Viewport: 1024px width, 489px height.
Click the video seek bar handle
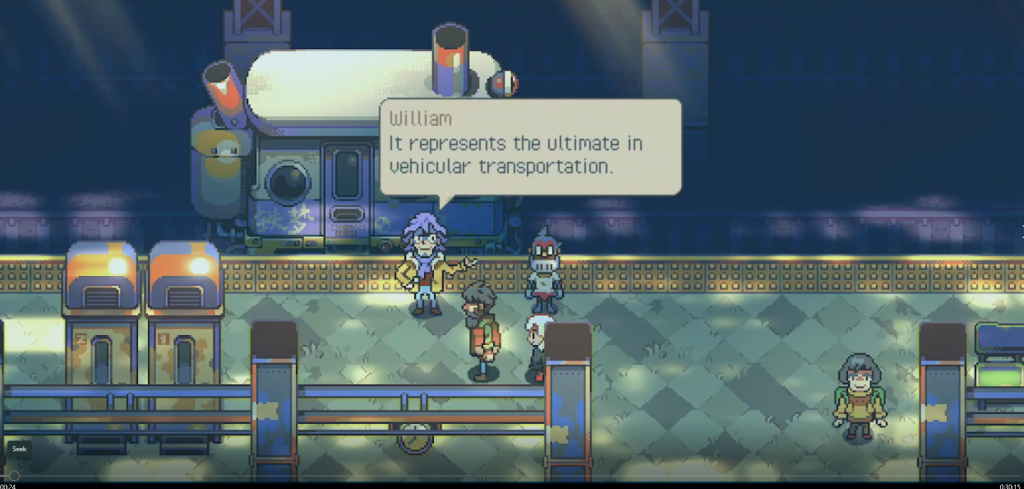(x=13, y=476)
